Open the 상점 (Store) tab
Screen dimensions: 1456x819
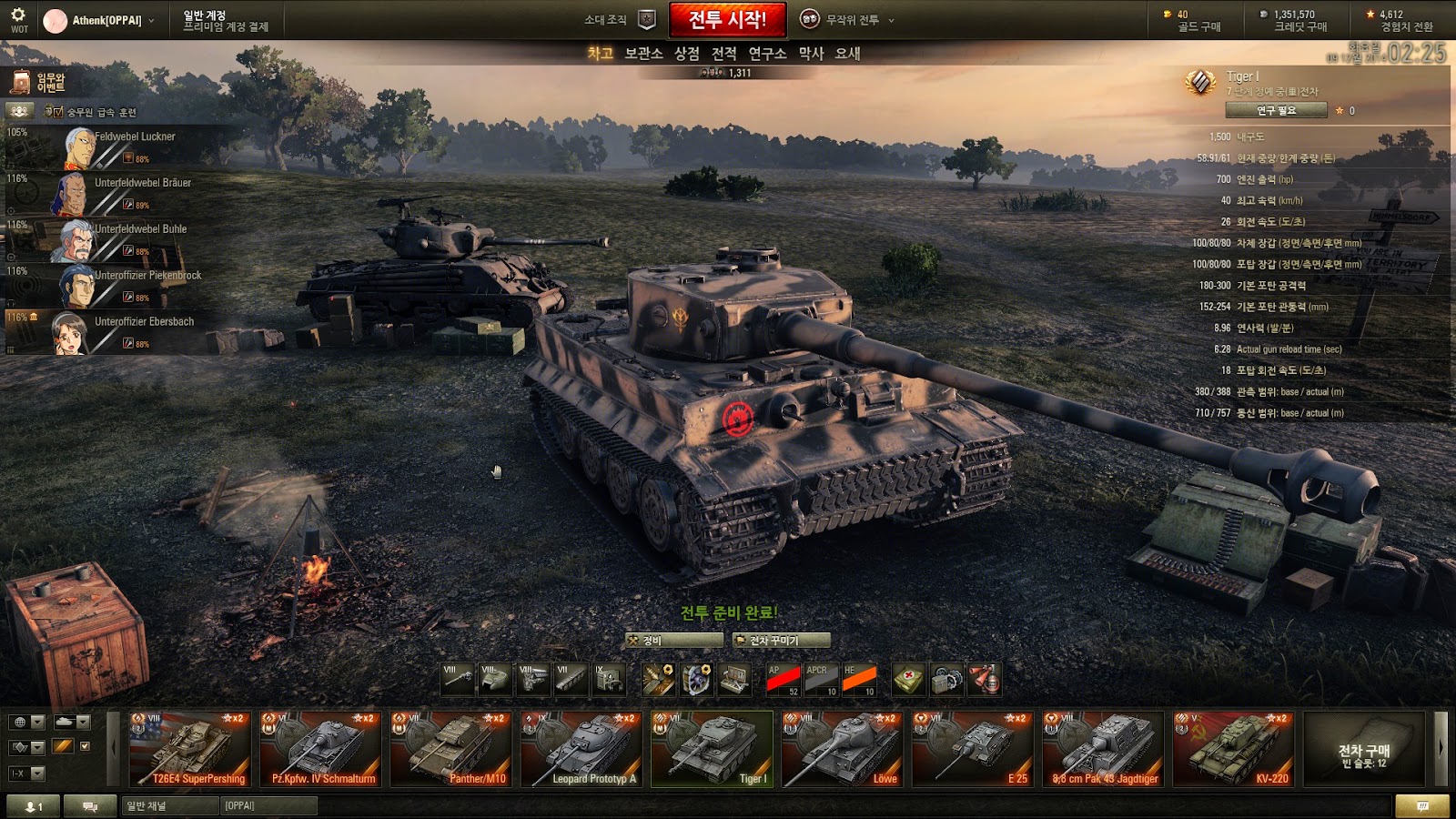(x=686, y=54)
